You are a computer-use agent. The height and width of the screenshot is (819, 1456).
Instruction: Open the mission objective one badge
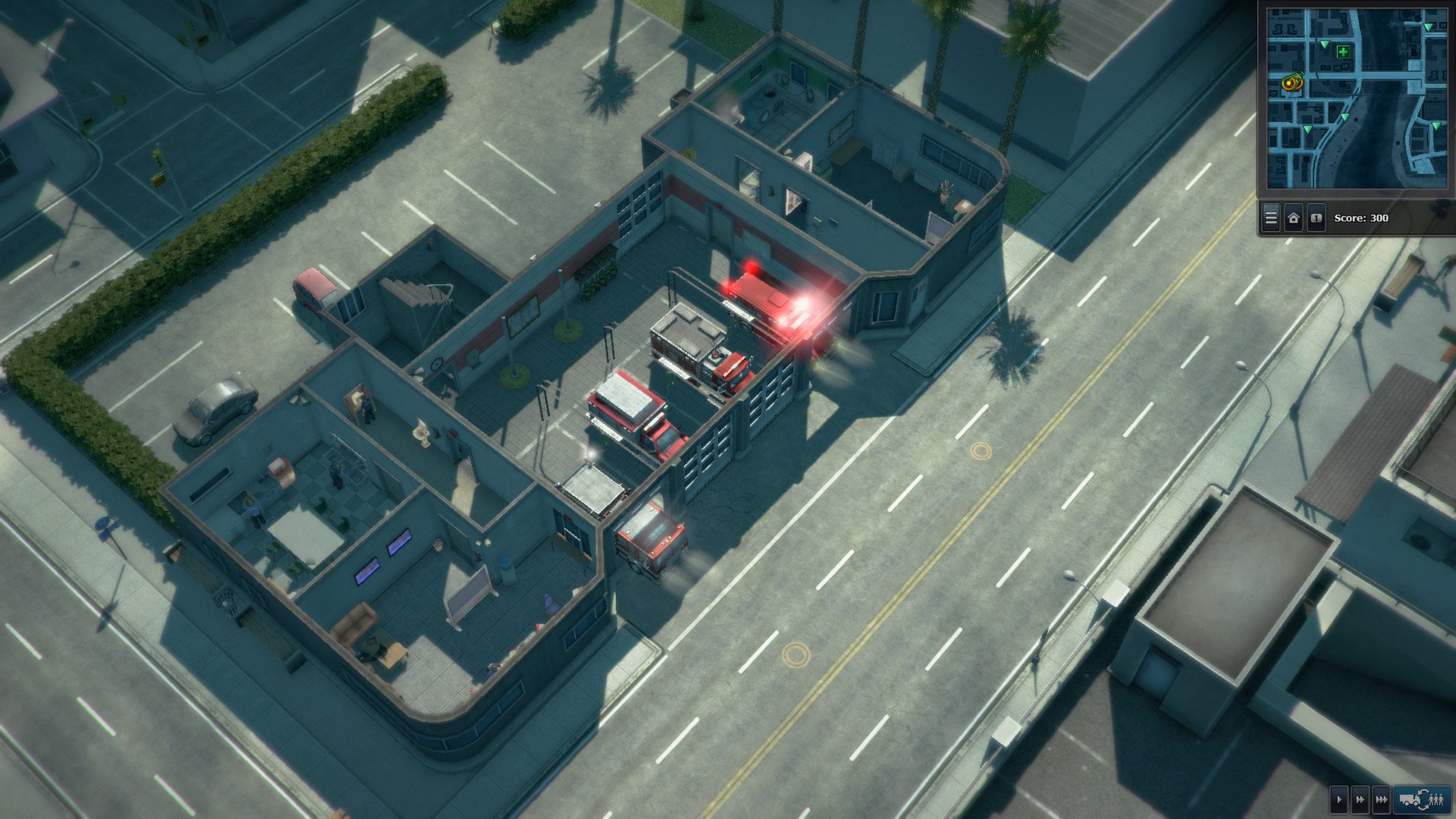[1316, 218]
